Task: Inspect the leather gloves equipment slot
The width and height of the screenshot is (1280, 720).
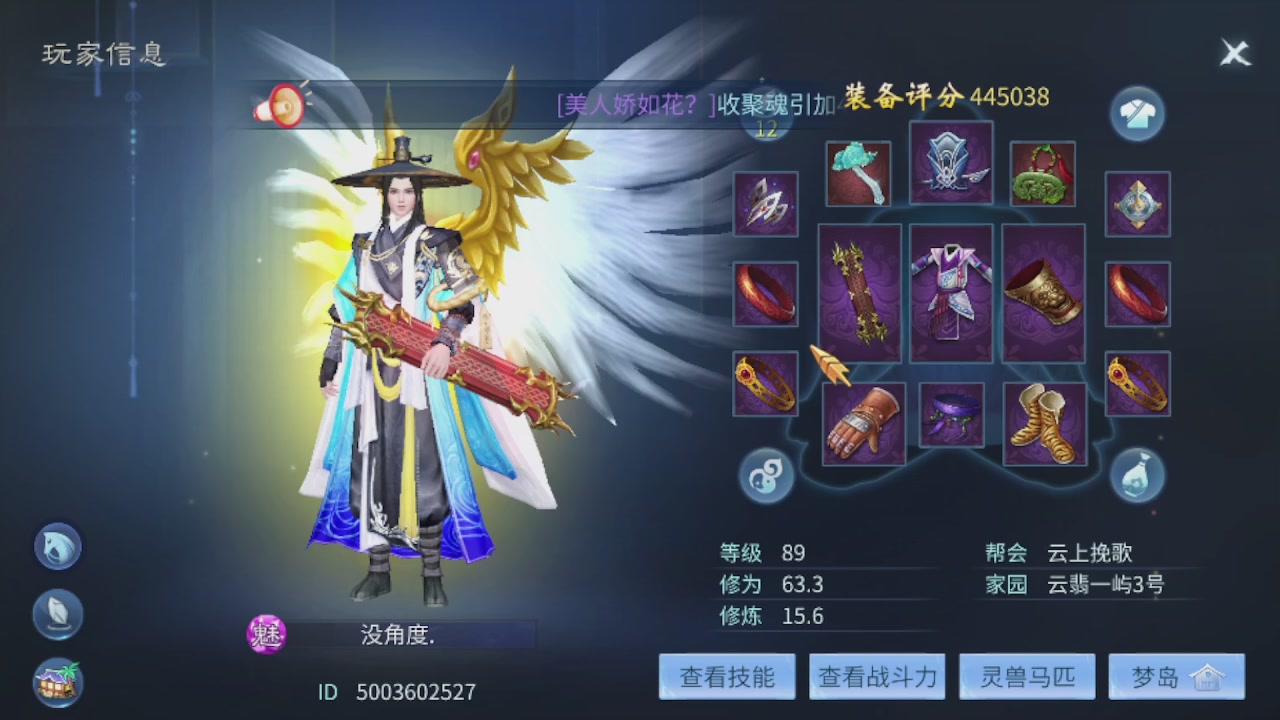Action: coord(863,424)
